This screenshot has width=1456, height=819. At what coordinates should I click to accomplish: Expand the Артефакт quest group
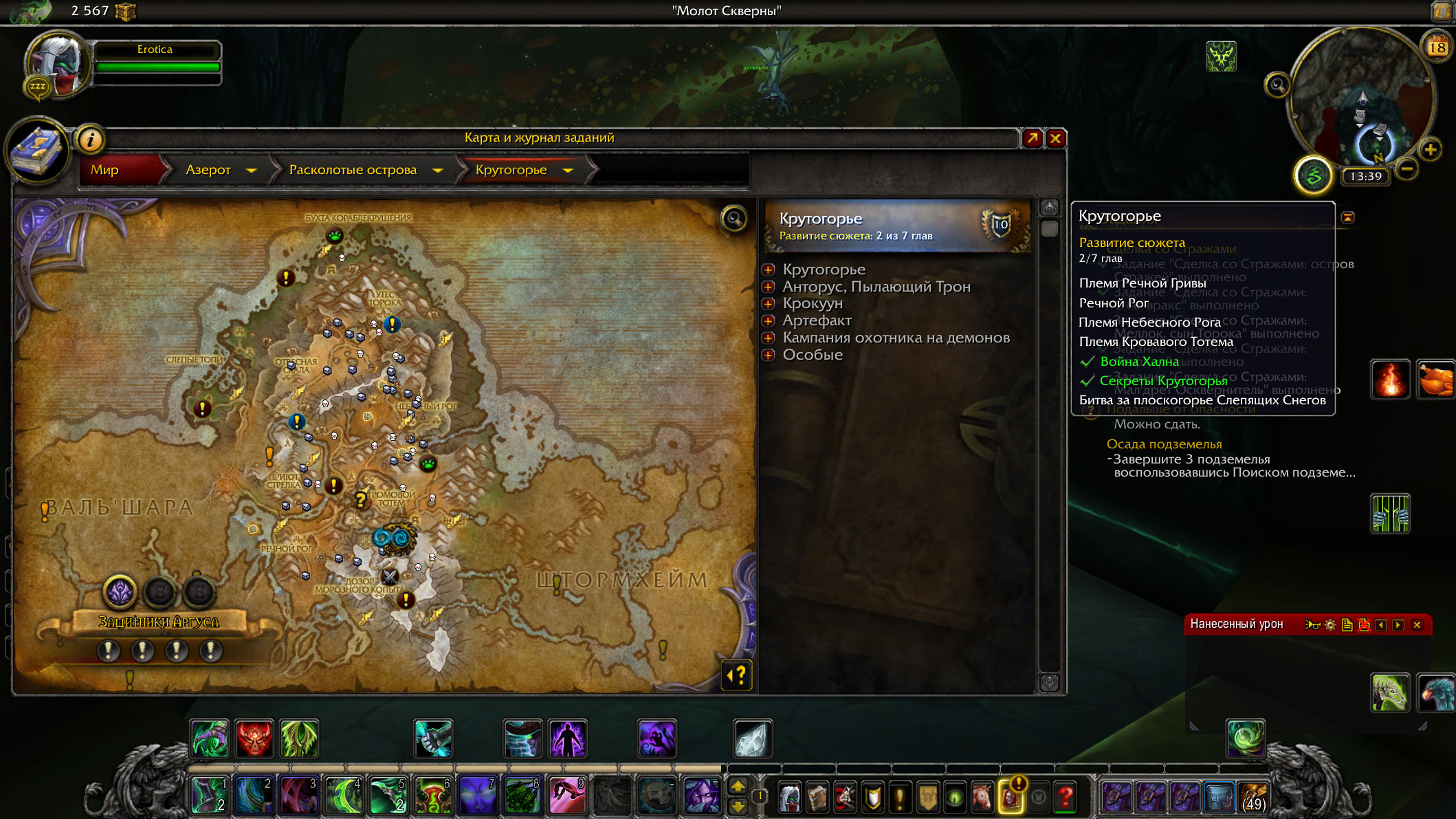tap(769, 320)
